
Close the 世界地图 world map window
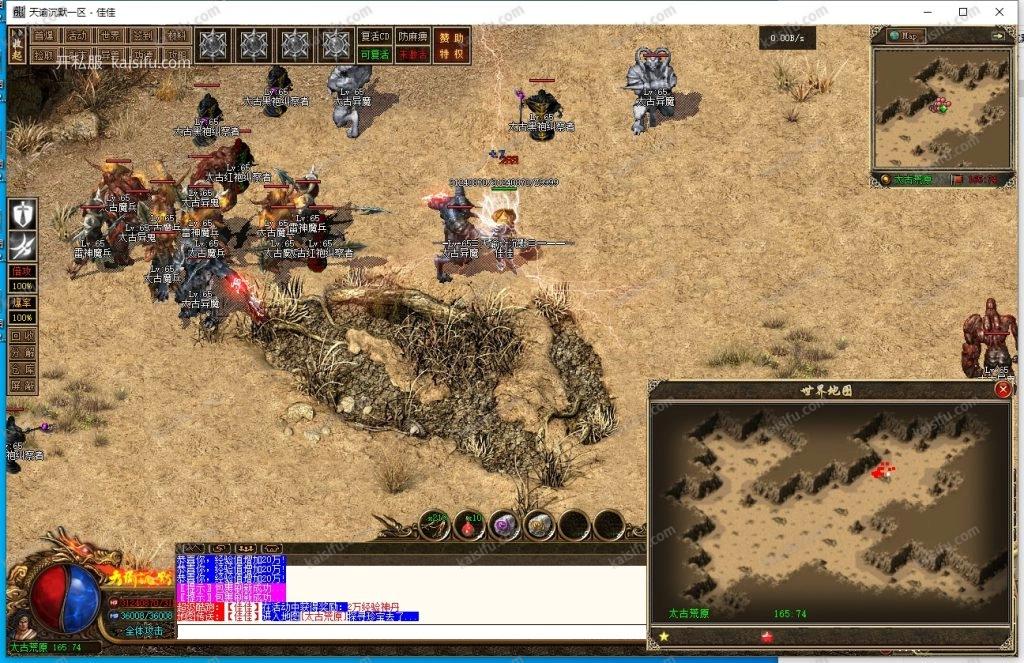1003,390
